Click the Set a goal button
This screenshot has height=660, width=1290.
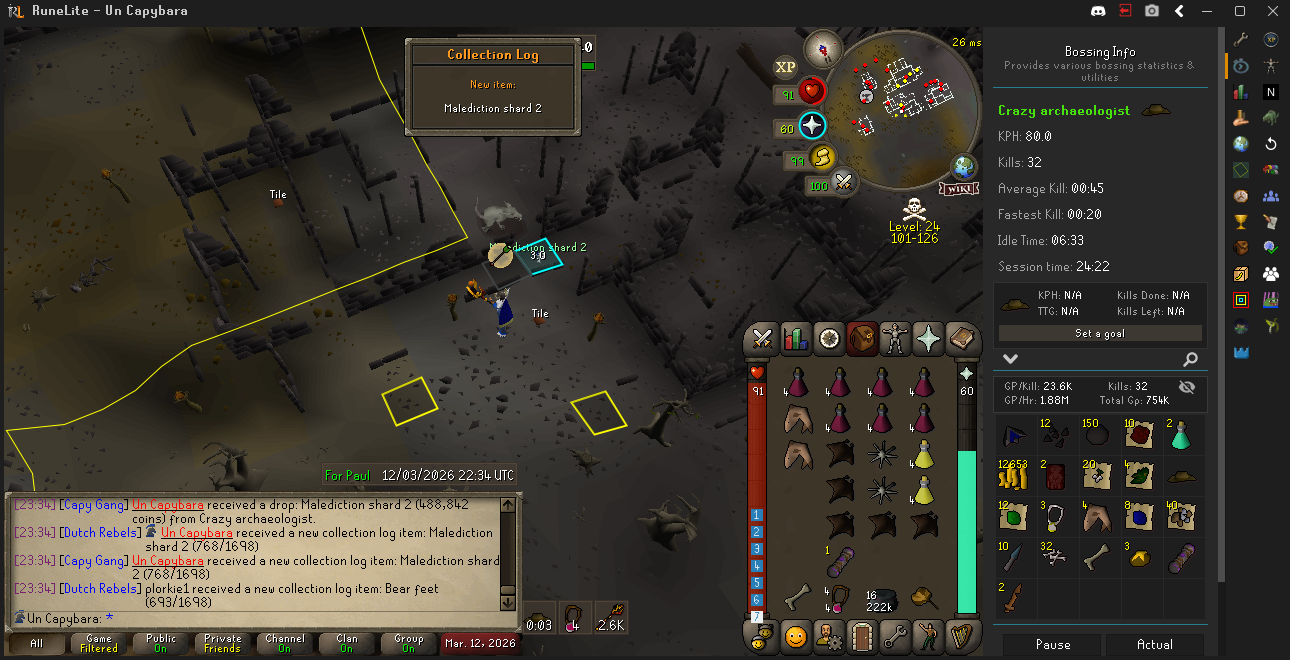[x=1099, y=334]
